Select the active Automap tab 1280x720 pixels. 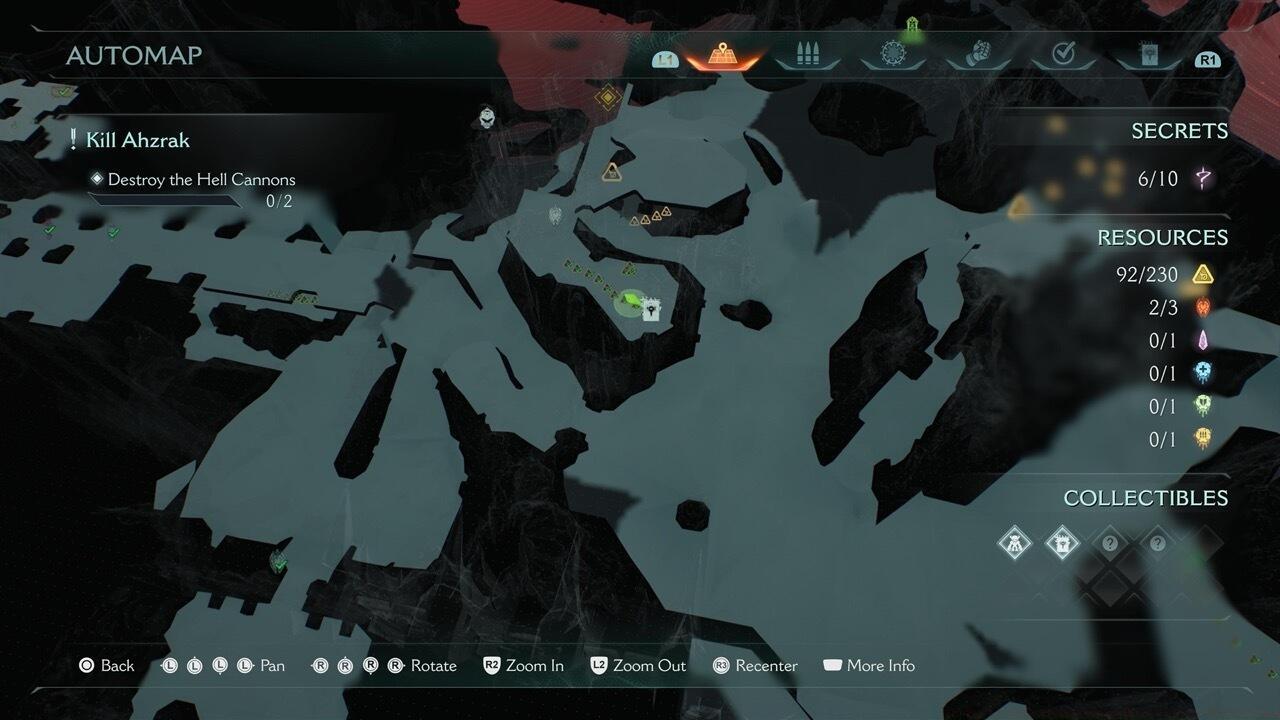coord(722,56)
